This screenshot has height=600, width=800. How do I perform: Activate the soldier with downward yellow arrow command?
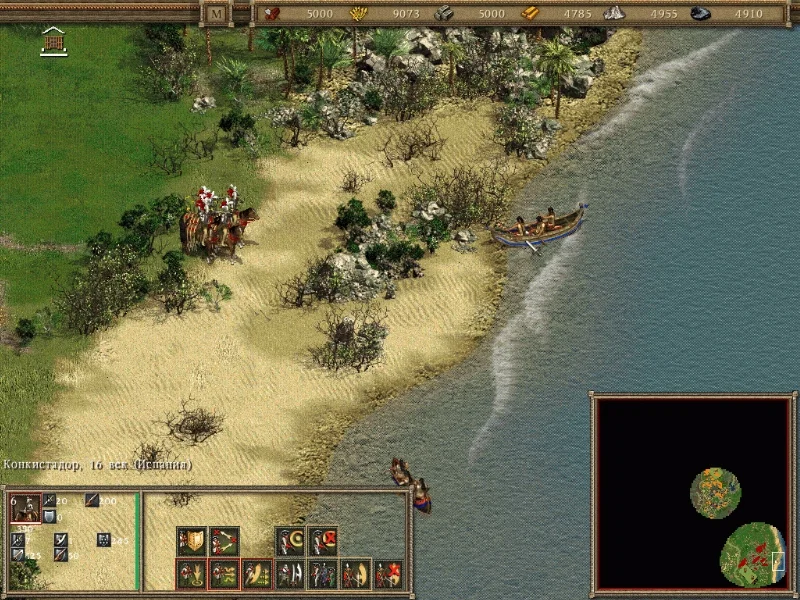(191, 574)
